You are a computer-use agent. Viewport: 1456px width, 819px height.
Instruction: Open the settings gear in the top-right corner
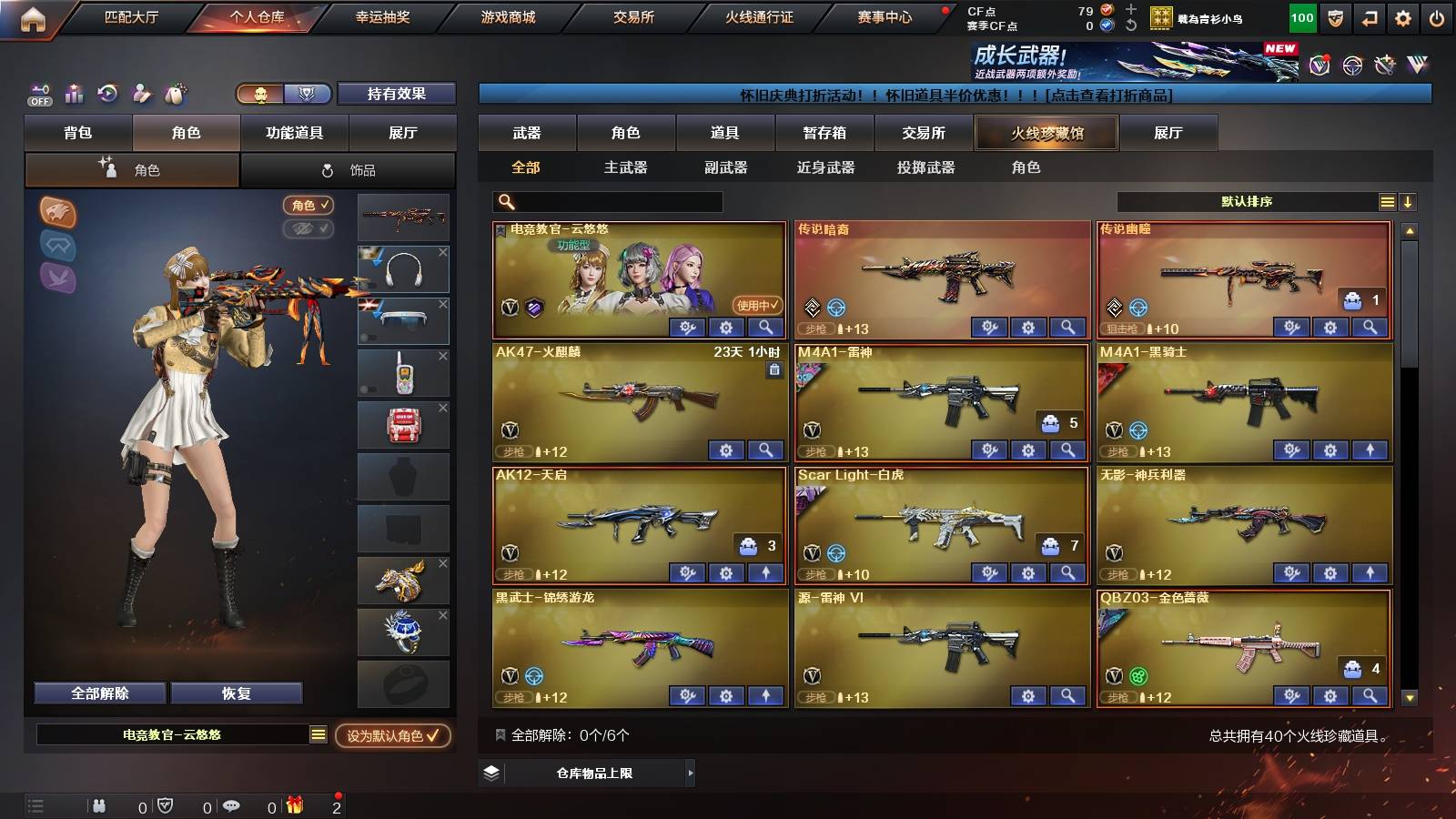[x=1402, y=16]
